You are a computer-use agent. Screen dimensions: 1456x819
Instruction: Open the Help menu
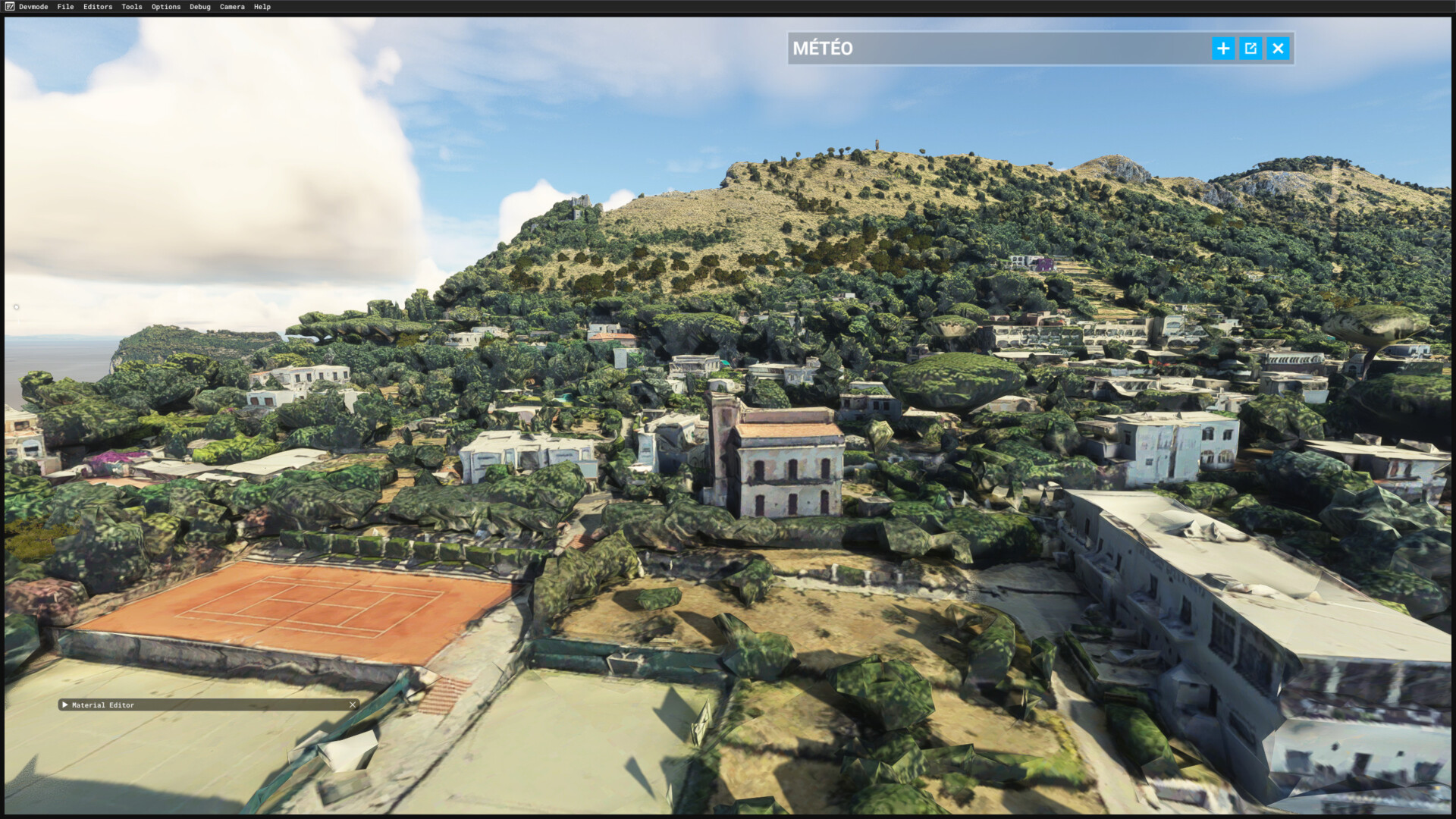coord(262,7)
